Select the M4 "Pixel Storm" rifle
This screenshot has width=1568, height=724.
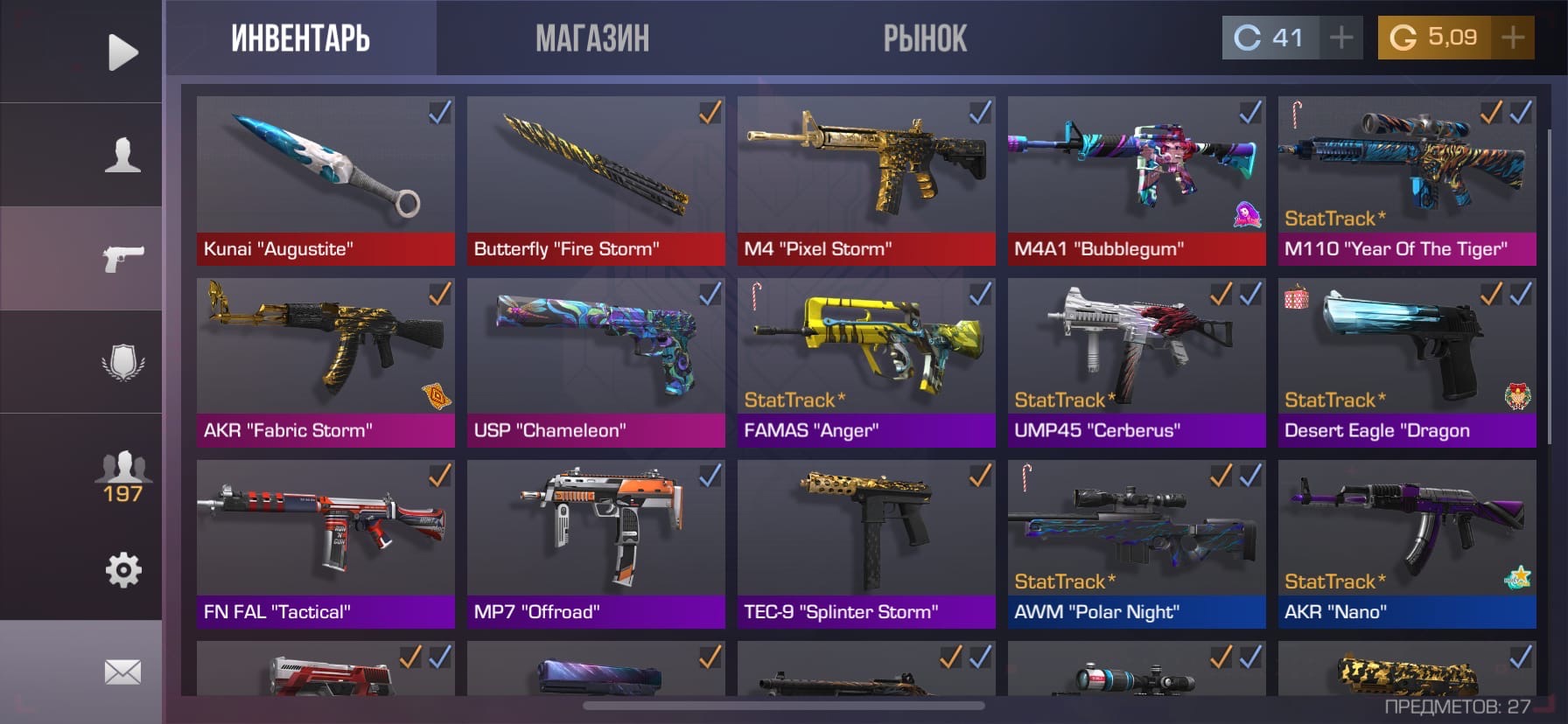click(866, 180)
